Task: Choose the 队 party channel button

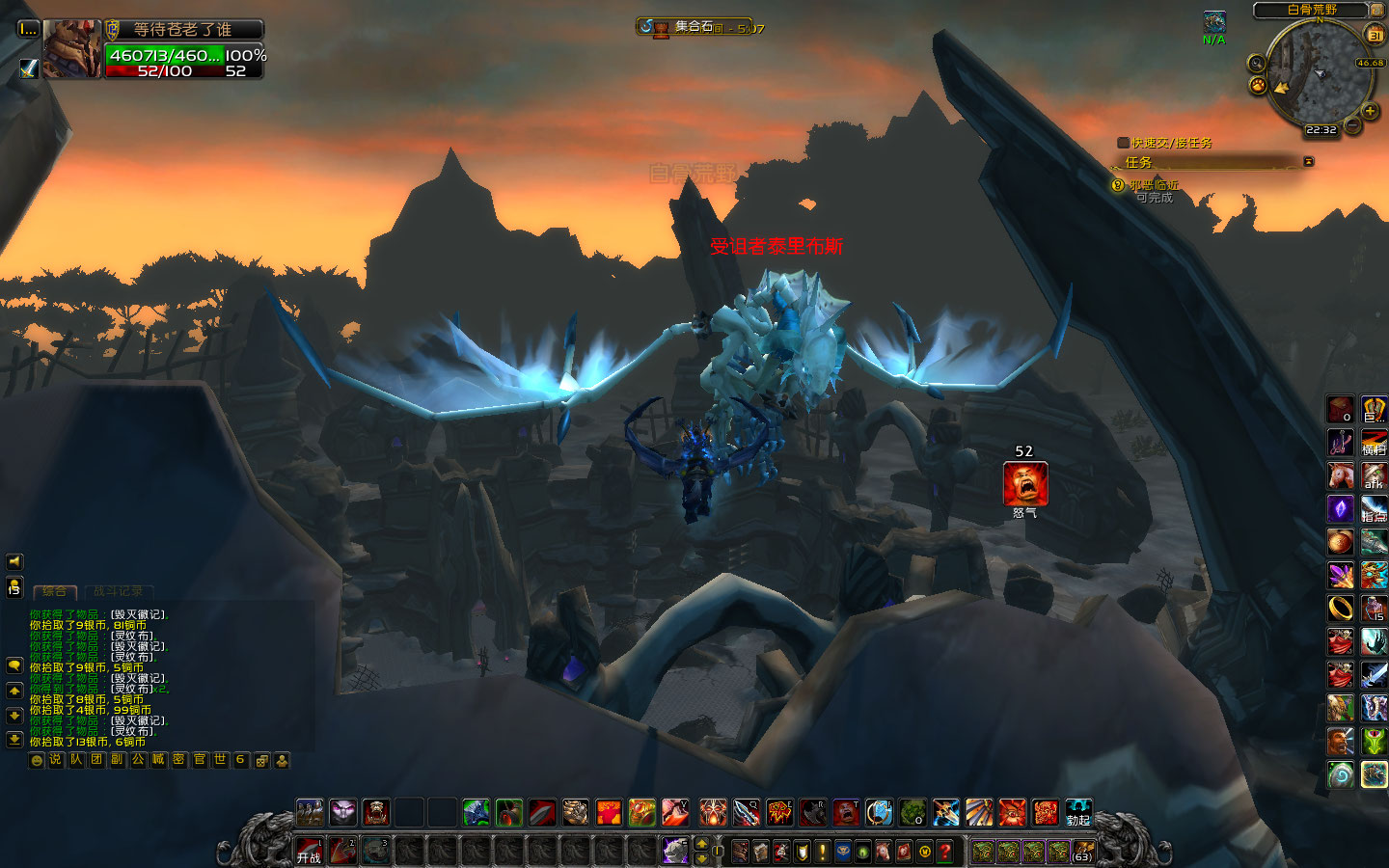Action: (x=76, y=760)
